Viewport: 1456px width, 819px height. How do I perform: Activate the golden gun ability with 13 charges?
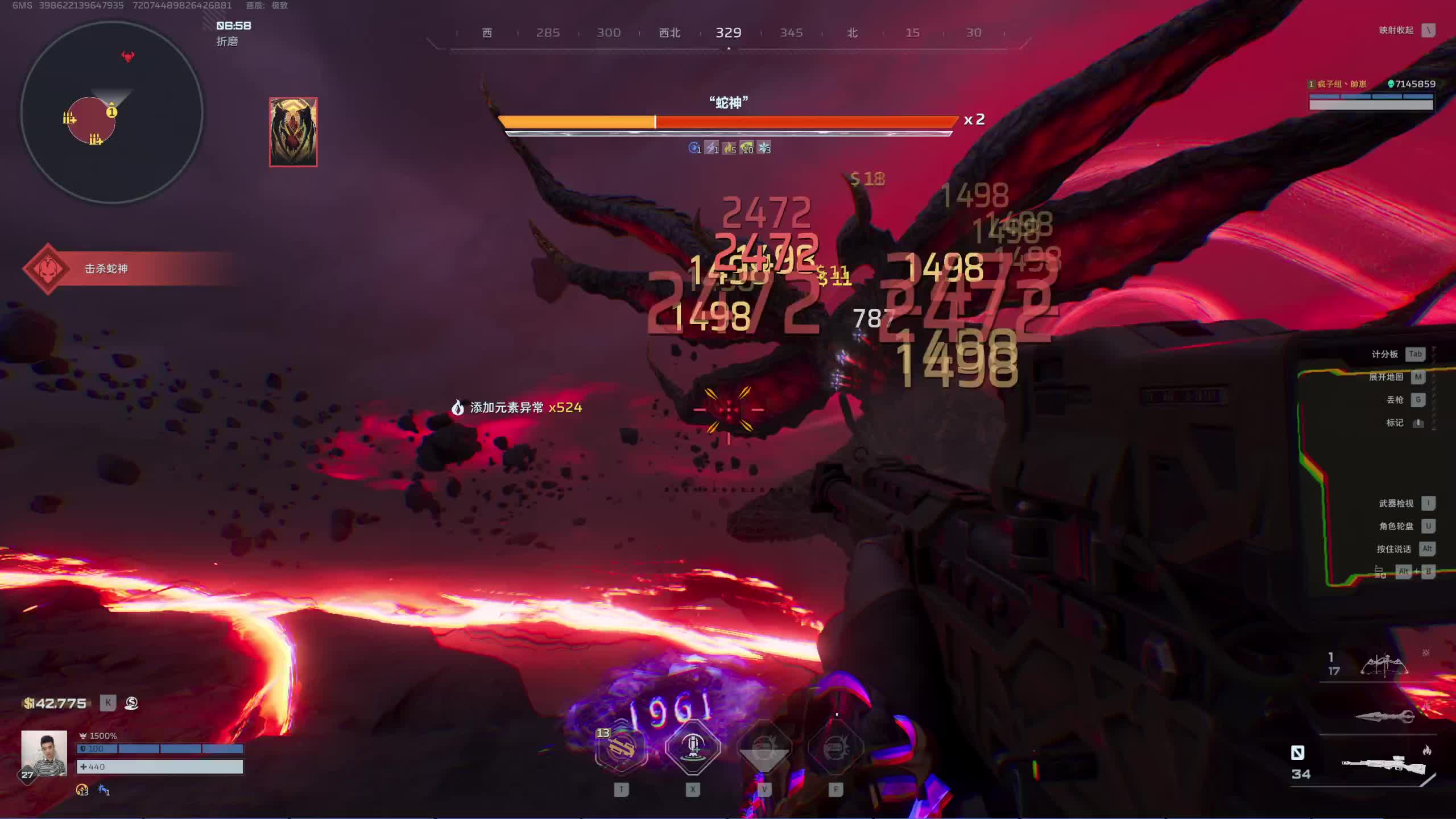pos(621,748)
